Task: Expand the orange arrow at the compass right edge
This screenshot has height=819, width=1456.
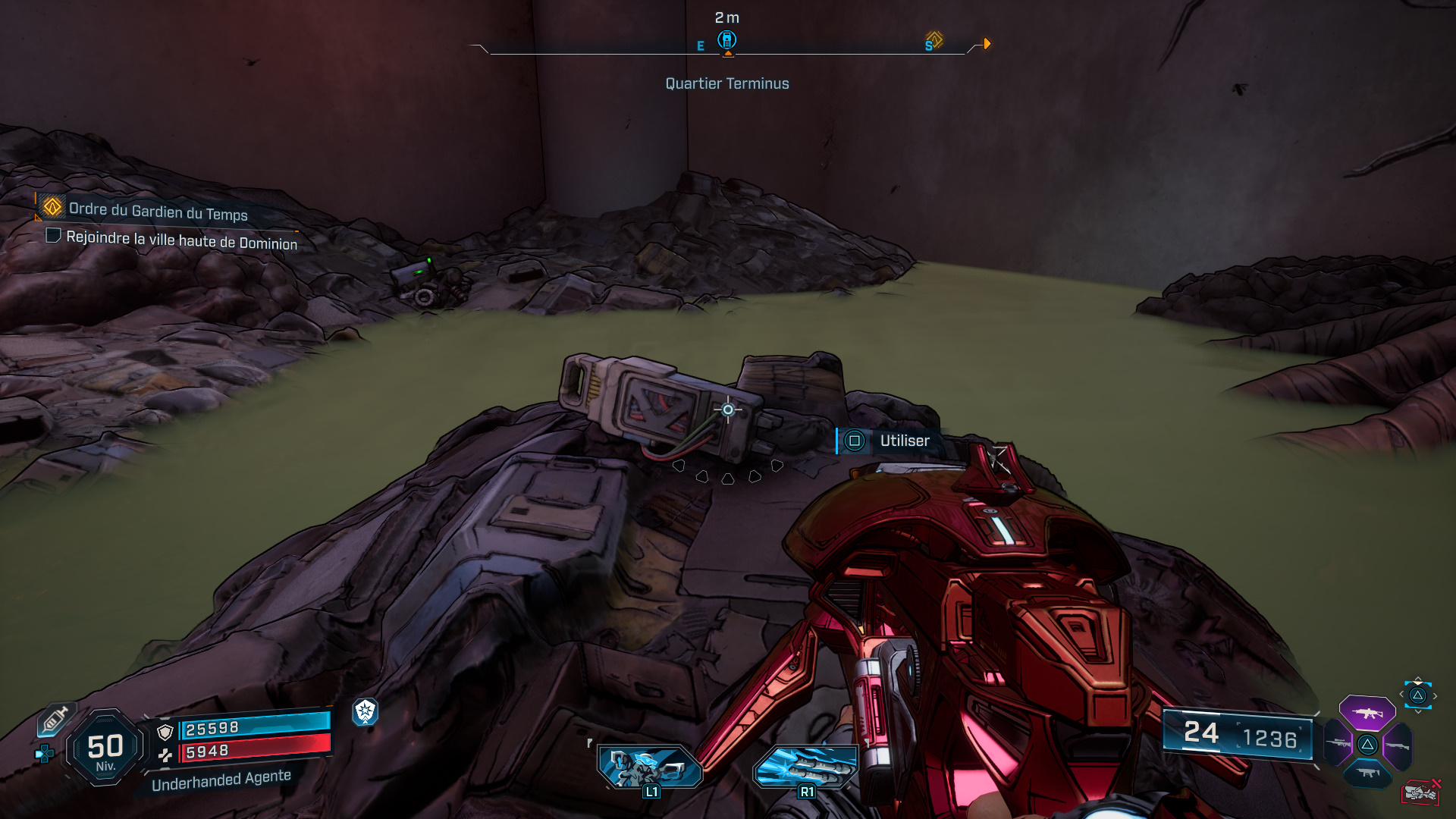Action: [x=986, y=44]
